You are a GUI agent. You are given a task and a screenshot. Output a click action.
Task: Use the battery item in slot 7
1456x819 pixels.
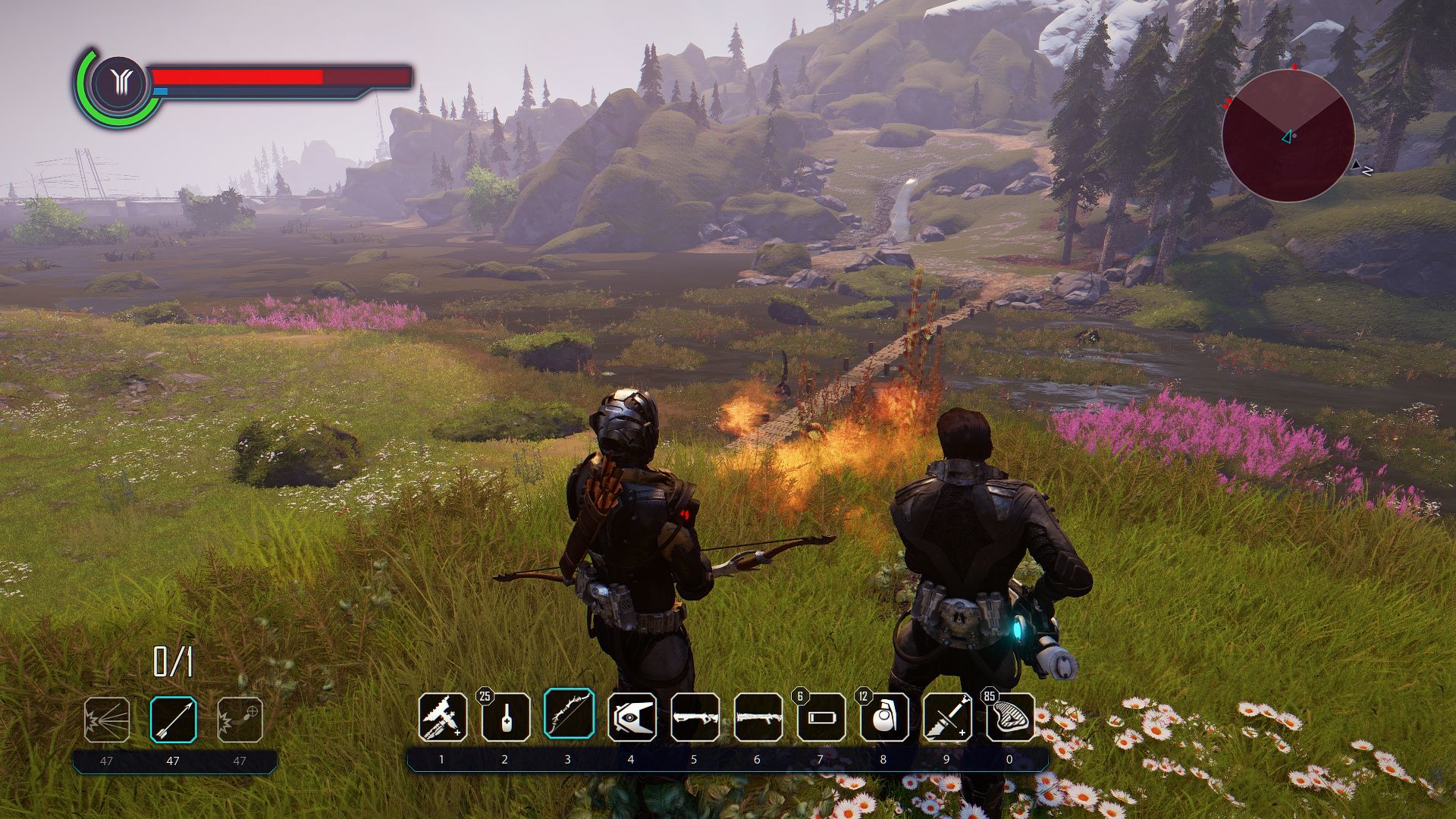821,717
